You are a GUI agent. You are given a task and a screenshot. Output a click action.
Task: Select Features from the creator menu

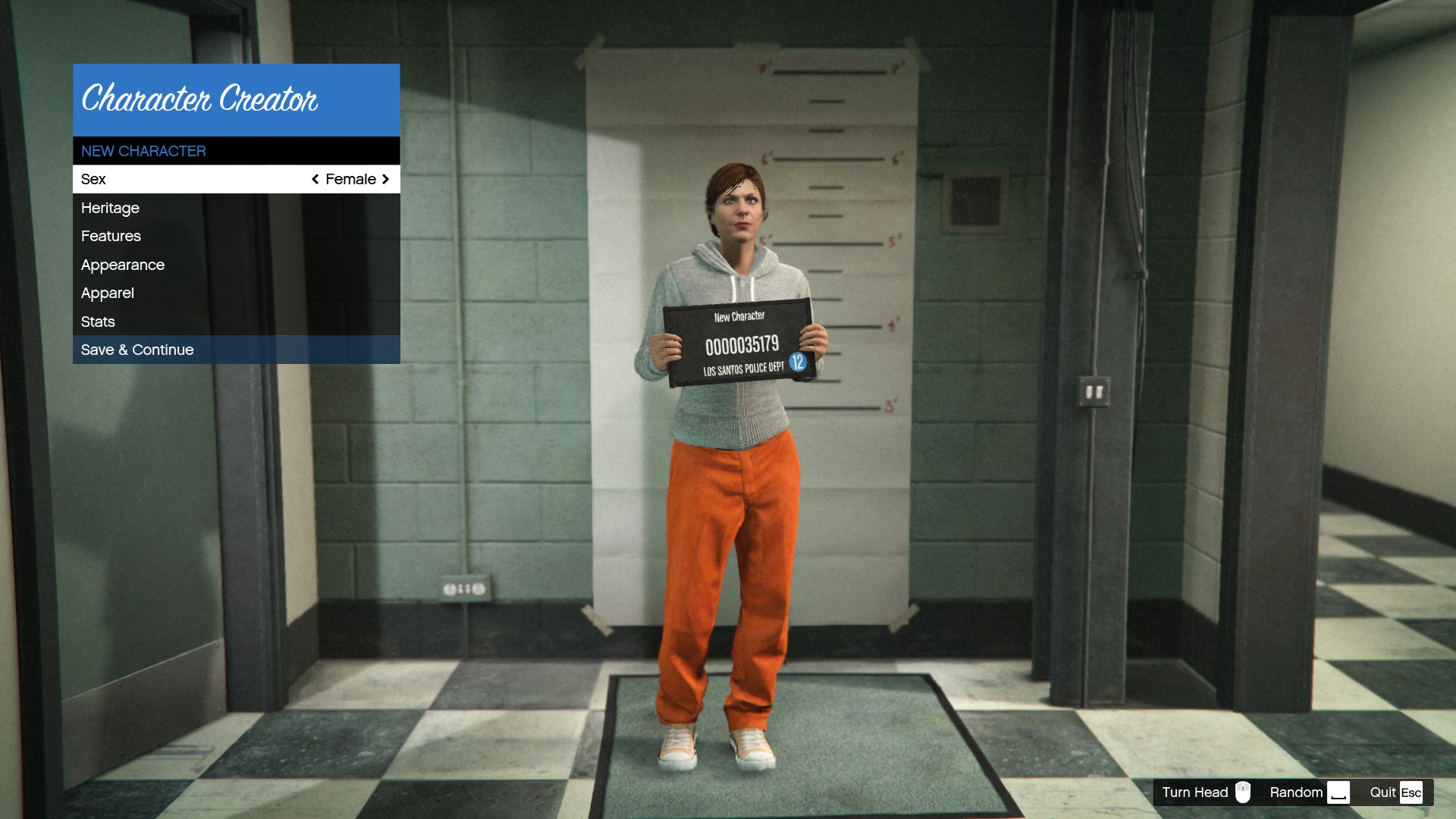(x=111, y=236)
